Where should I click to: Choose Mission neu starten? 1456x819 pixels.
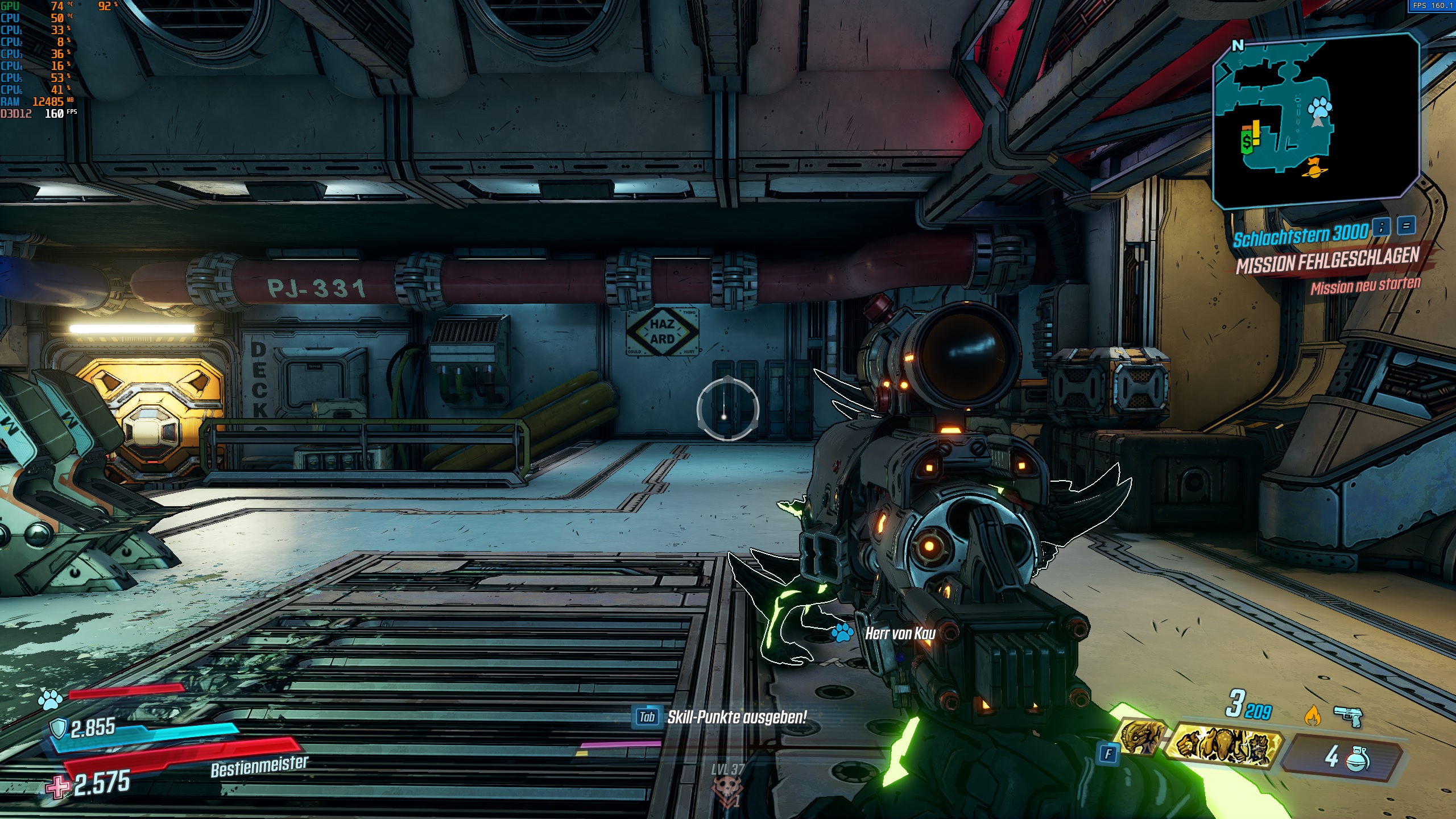1365,286
